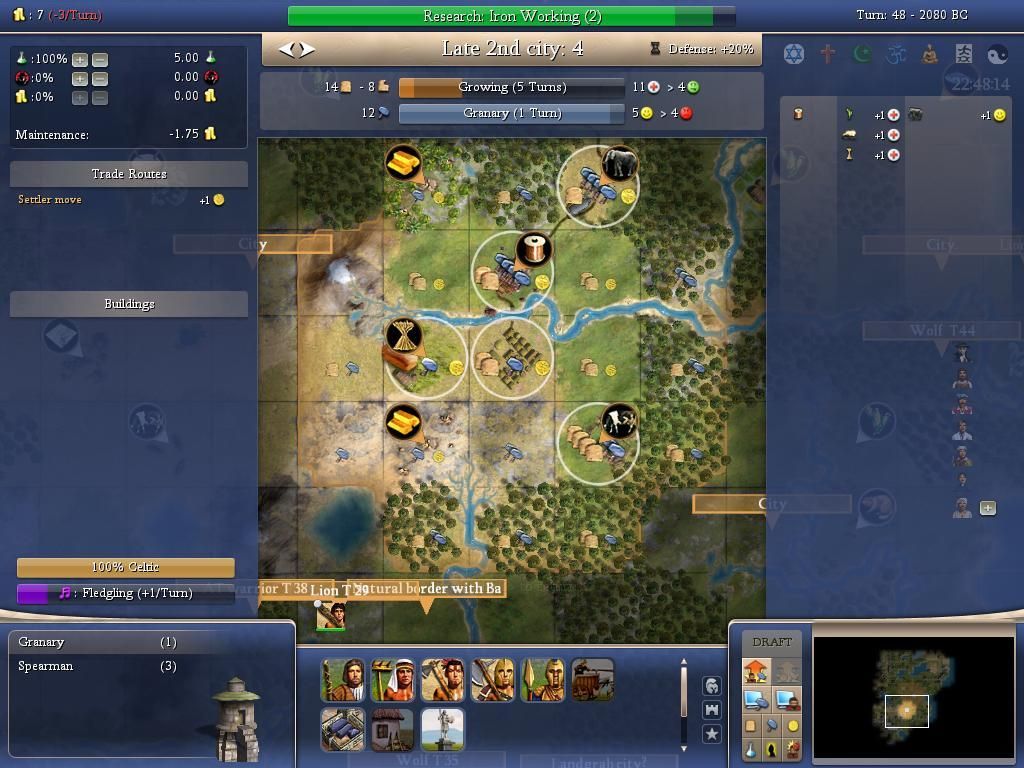Click the DRAFT button
1024x768 pixels.
(772, 642)
